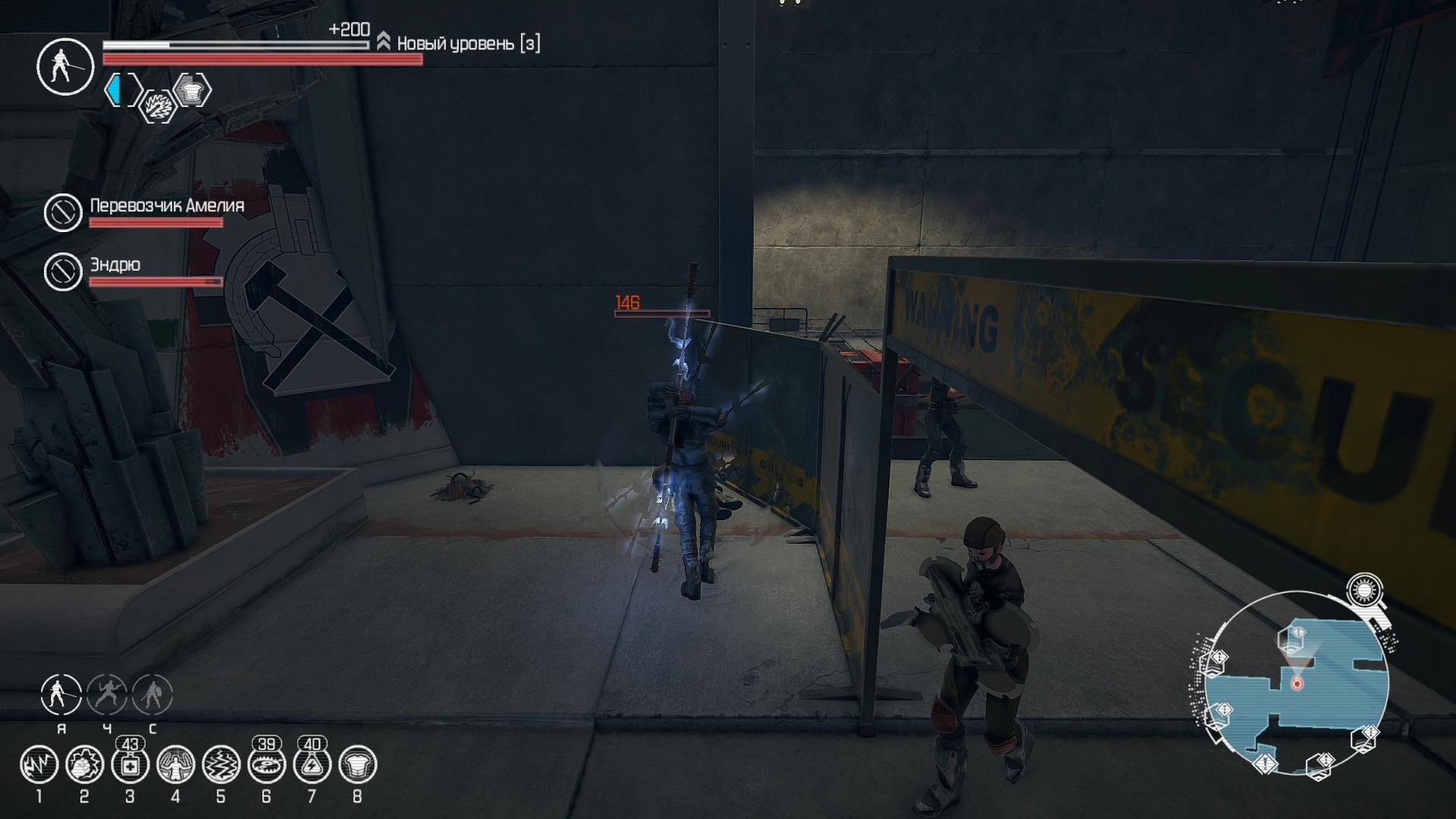Trigger the zigzag lightning ability in slot 5
This screenshot has height=819, width=1456.
(x=221, y=765)
